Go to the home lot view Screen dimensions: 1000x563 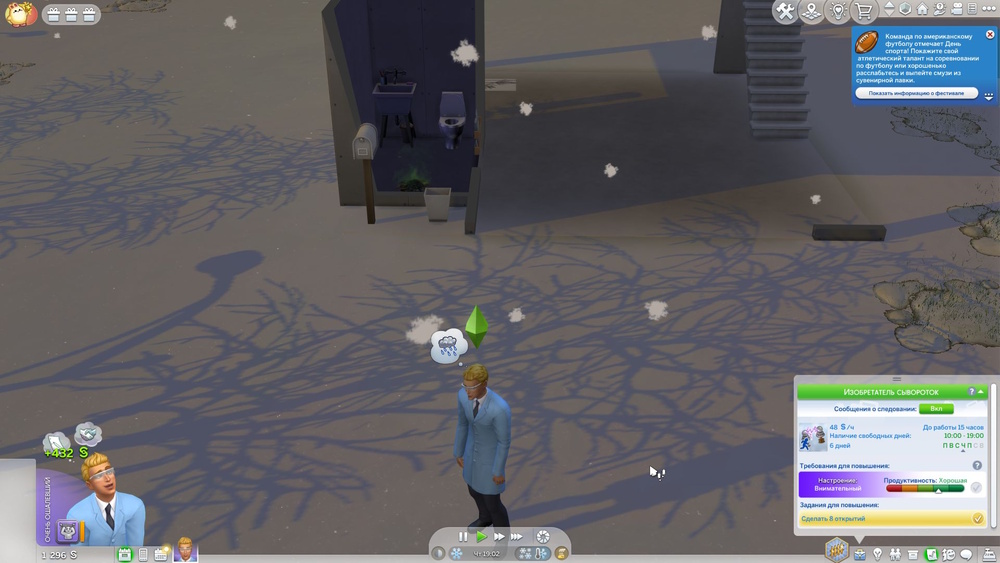coord(922,9)
